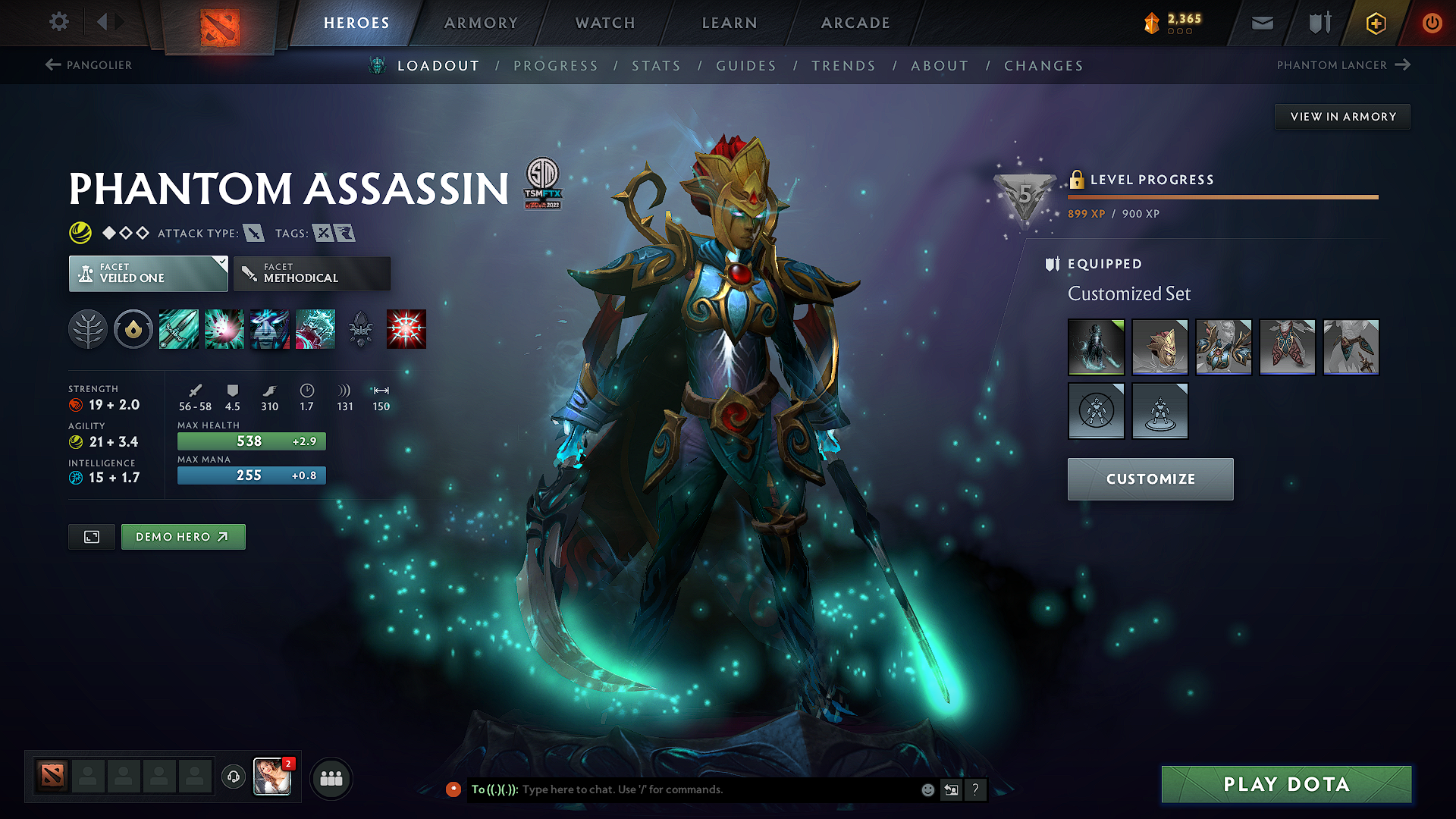Open the Veiled One facet dropdown
Screen dimensions: 1456x819
click(x=148, y=273)
